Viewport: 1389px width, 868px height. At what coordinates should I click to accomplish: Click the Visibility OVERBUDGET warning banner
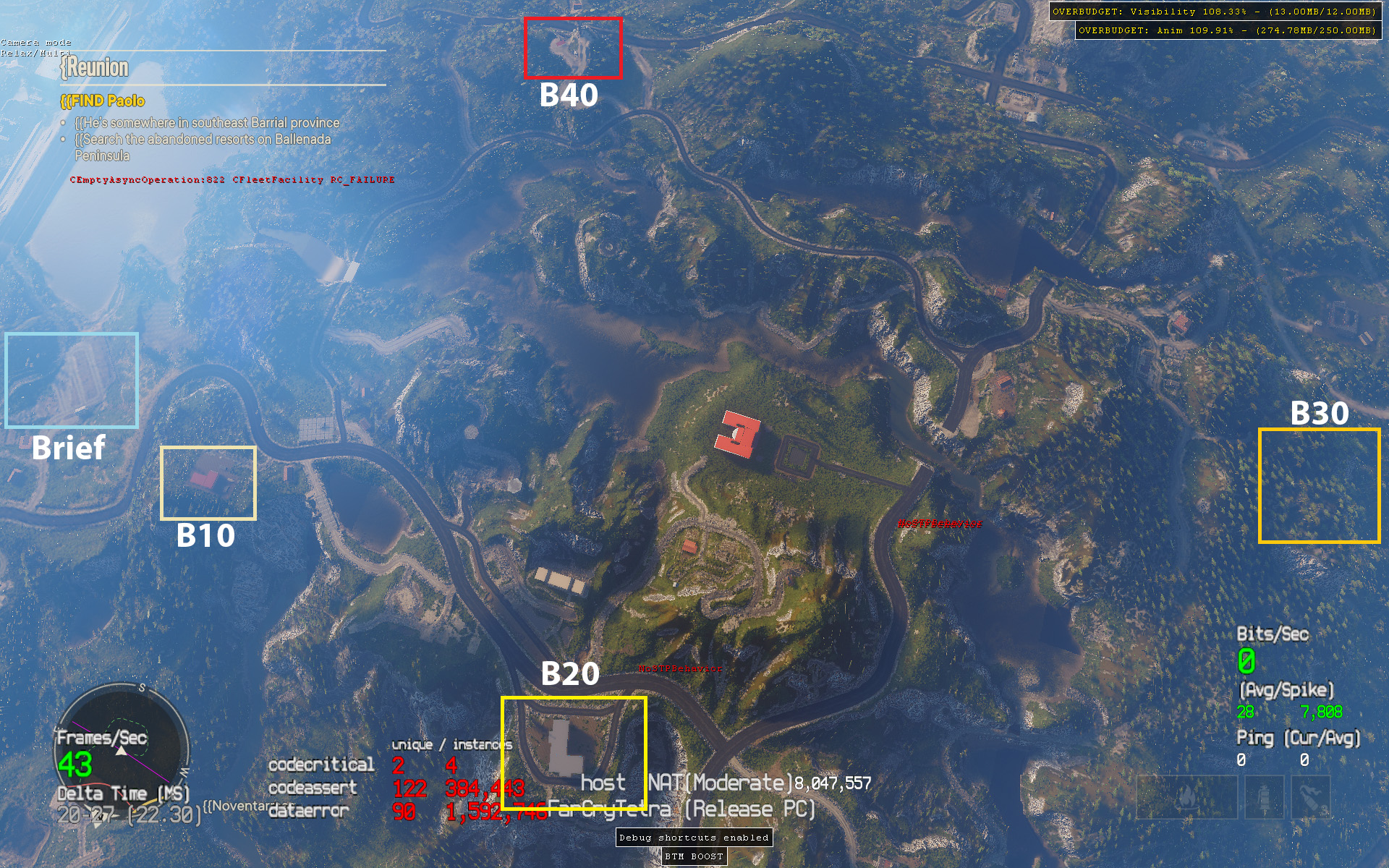pos(1215,12)
